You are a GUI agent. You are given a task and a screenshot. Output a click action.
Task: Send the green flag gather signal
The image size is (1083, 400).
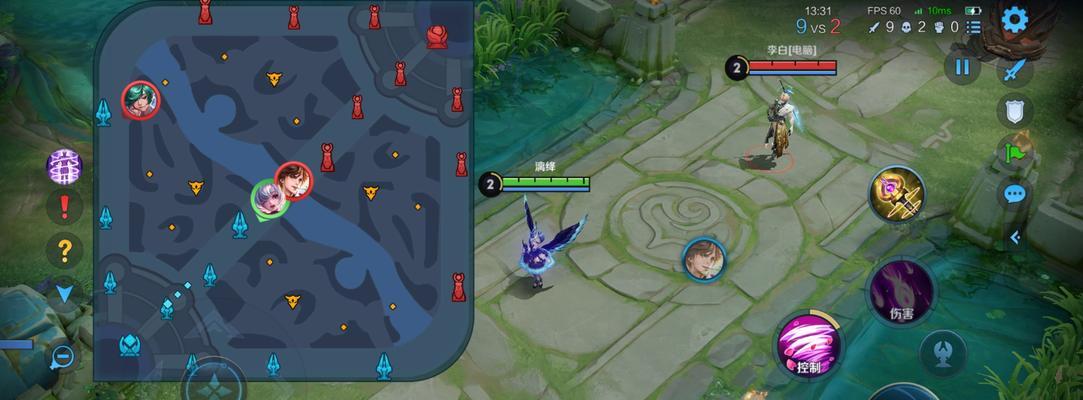(1015, 153)
